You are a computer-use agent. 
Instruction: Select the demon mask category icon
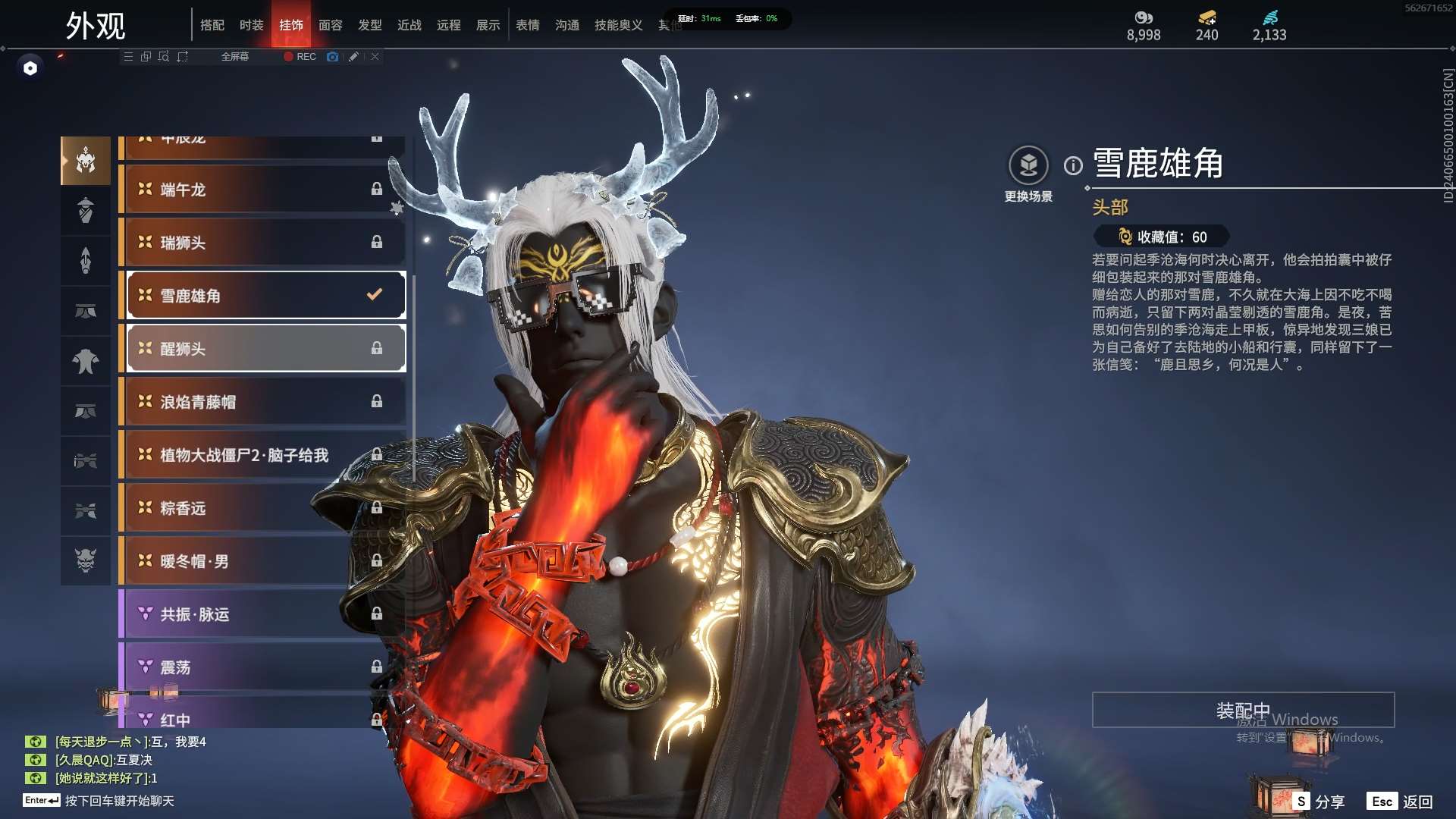86,560
